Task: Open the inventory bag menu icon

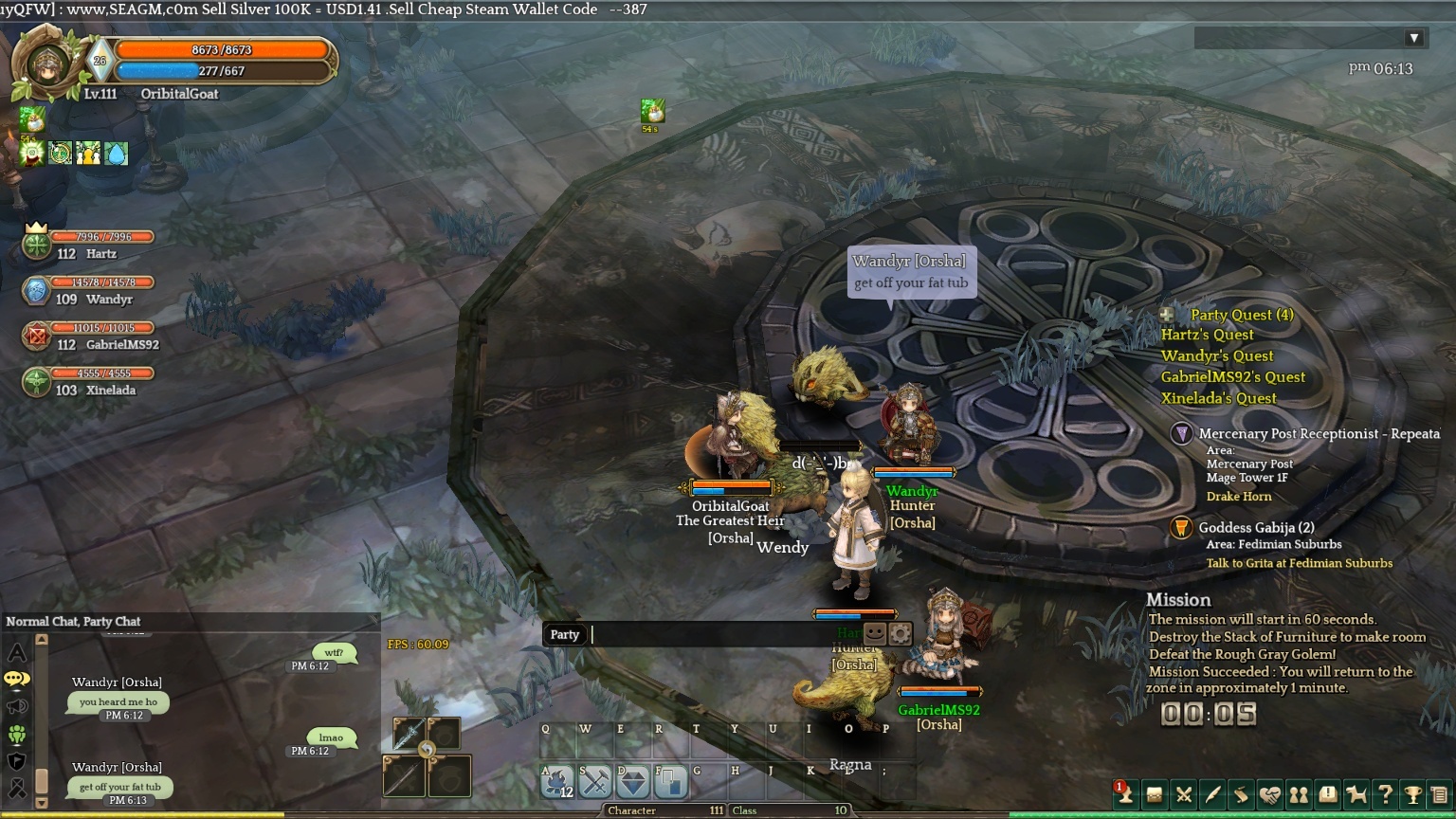Action: point(1155,794)
